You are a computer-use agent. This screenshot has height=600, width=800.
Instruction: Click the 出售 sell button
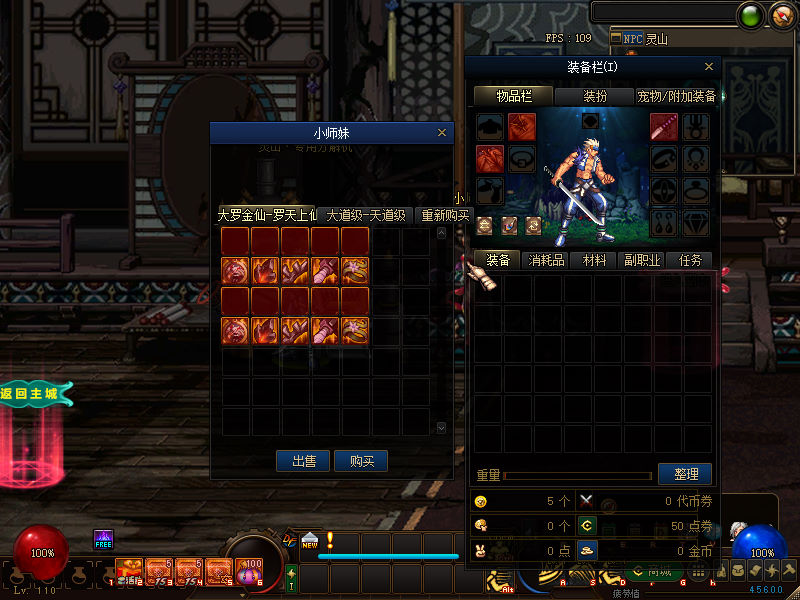point(304,461)
